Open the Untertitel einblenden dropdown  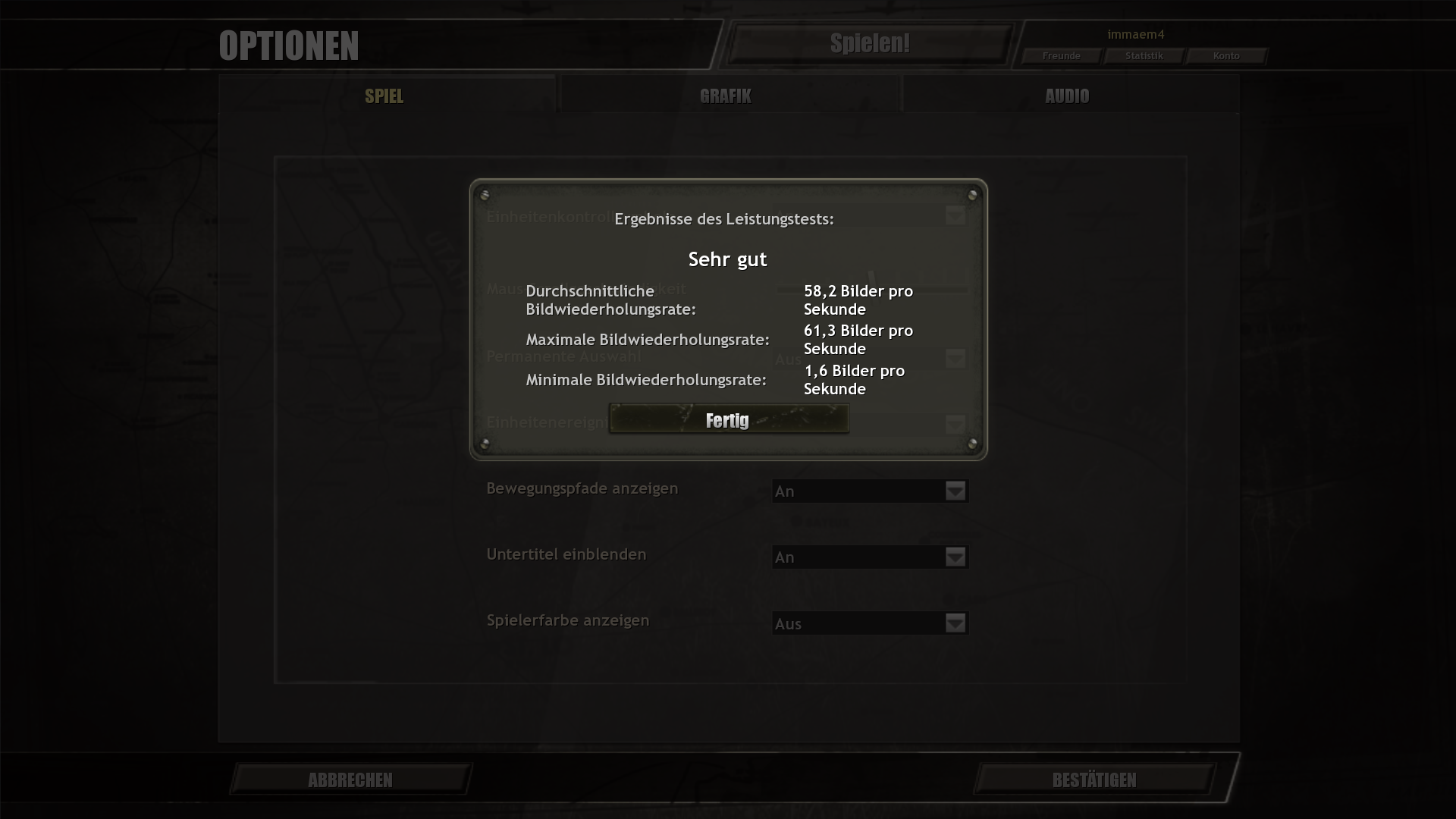(x=869, y=557)
